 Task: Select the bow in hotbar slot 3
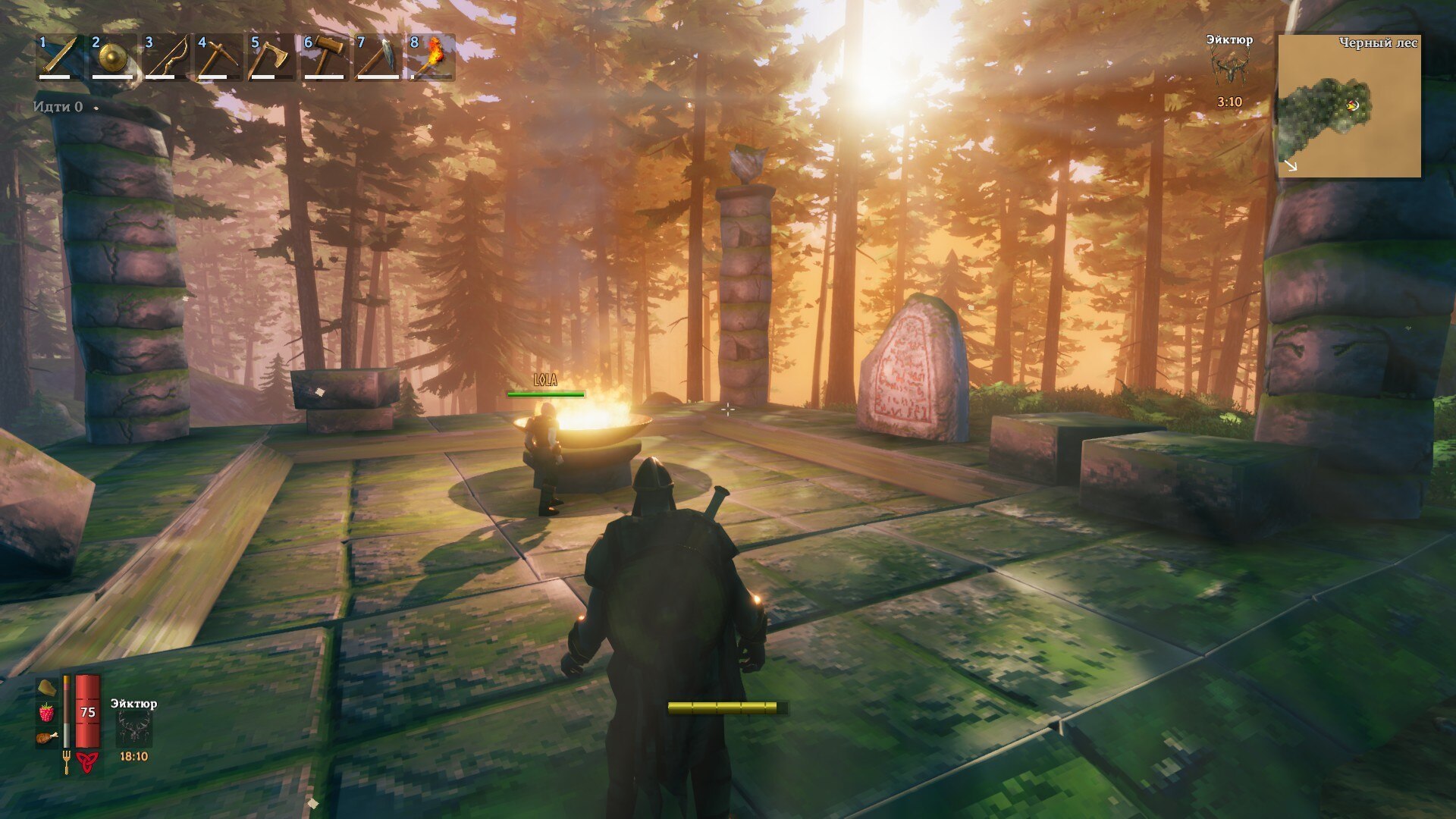click(x=167, y=57)
